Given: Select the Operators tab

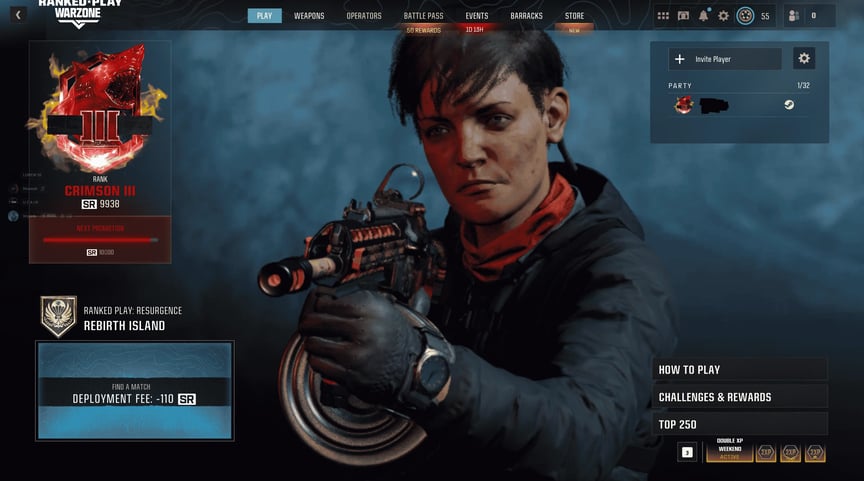Looking at the screenshot, I should click(364, 16).
